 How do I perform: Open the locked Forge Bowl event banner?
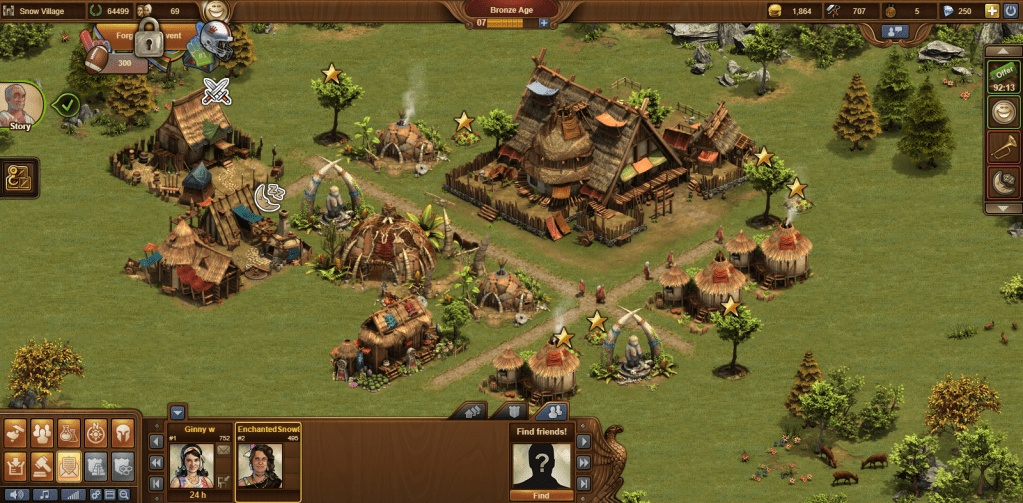click(x=149, y=41)
